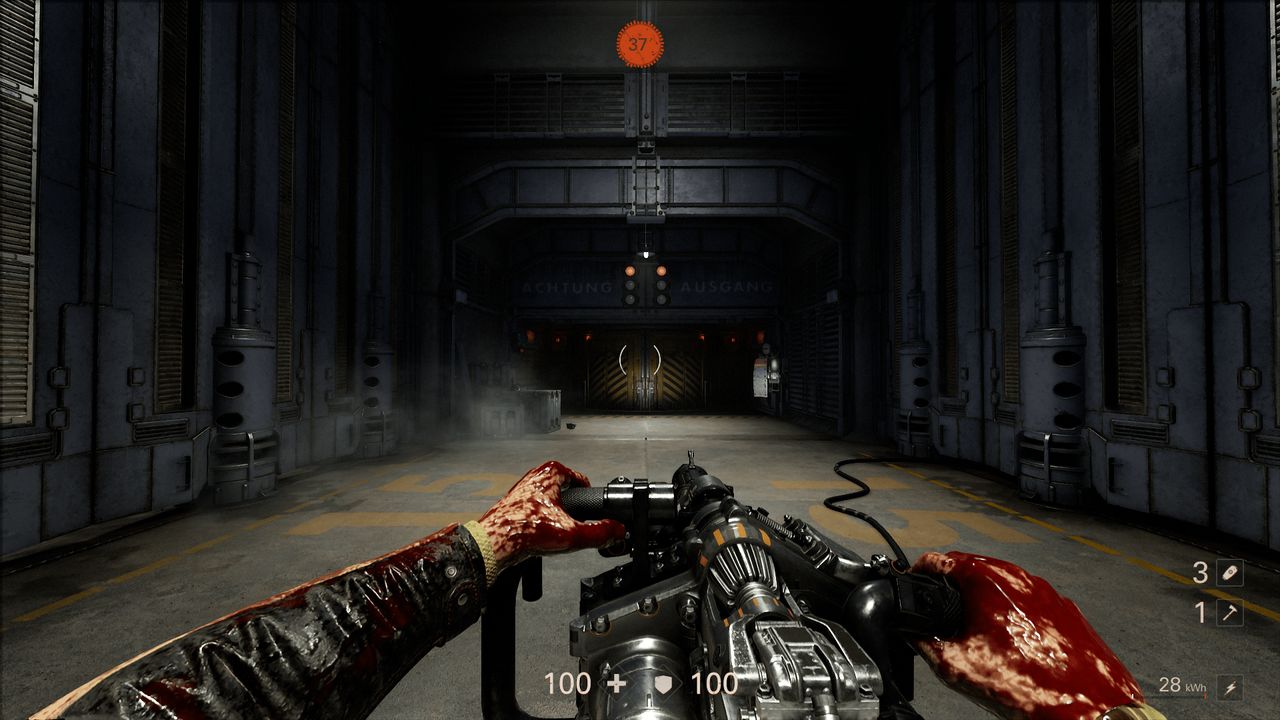Select the grenade icon slot

pyautogui.click(x=1229, y=572)
